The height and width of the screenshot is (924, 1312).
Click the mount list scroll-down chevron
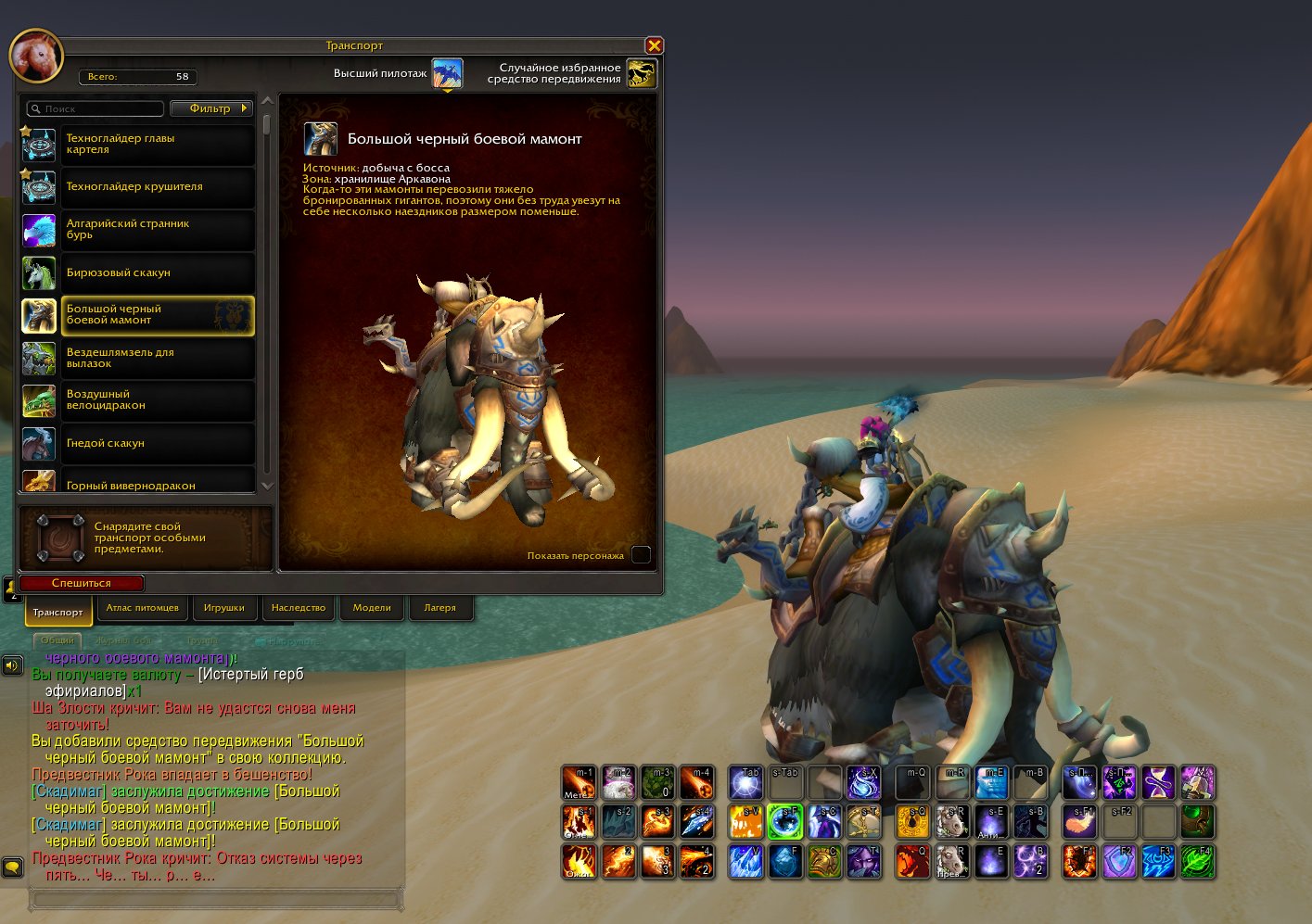coord(267,485)
